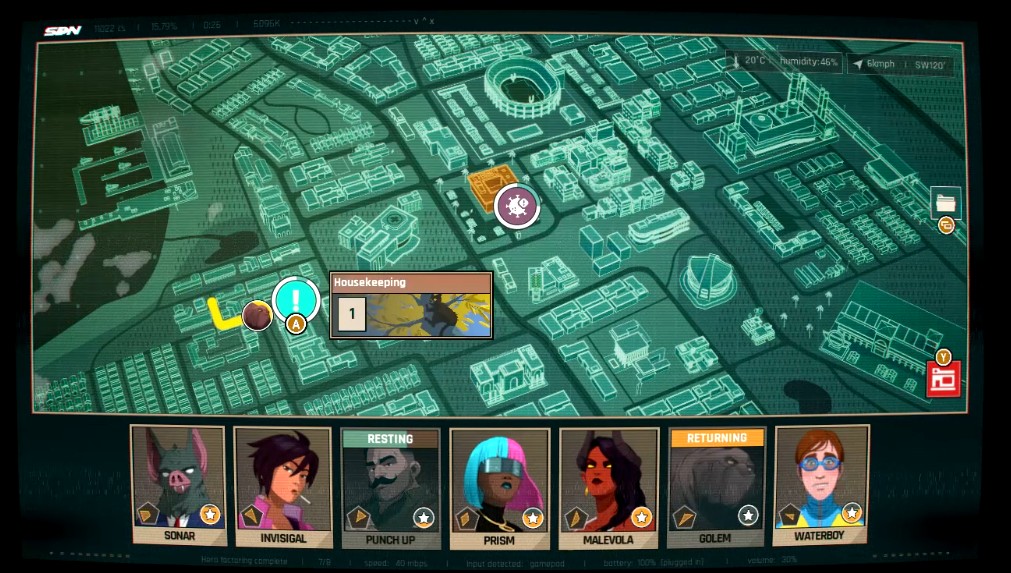Click the teal exclamation alert marker
This screenshot has width=1011, height=573.
click(x=295, y=299)
